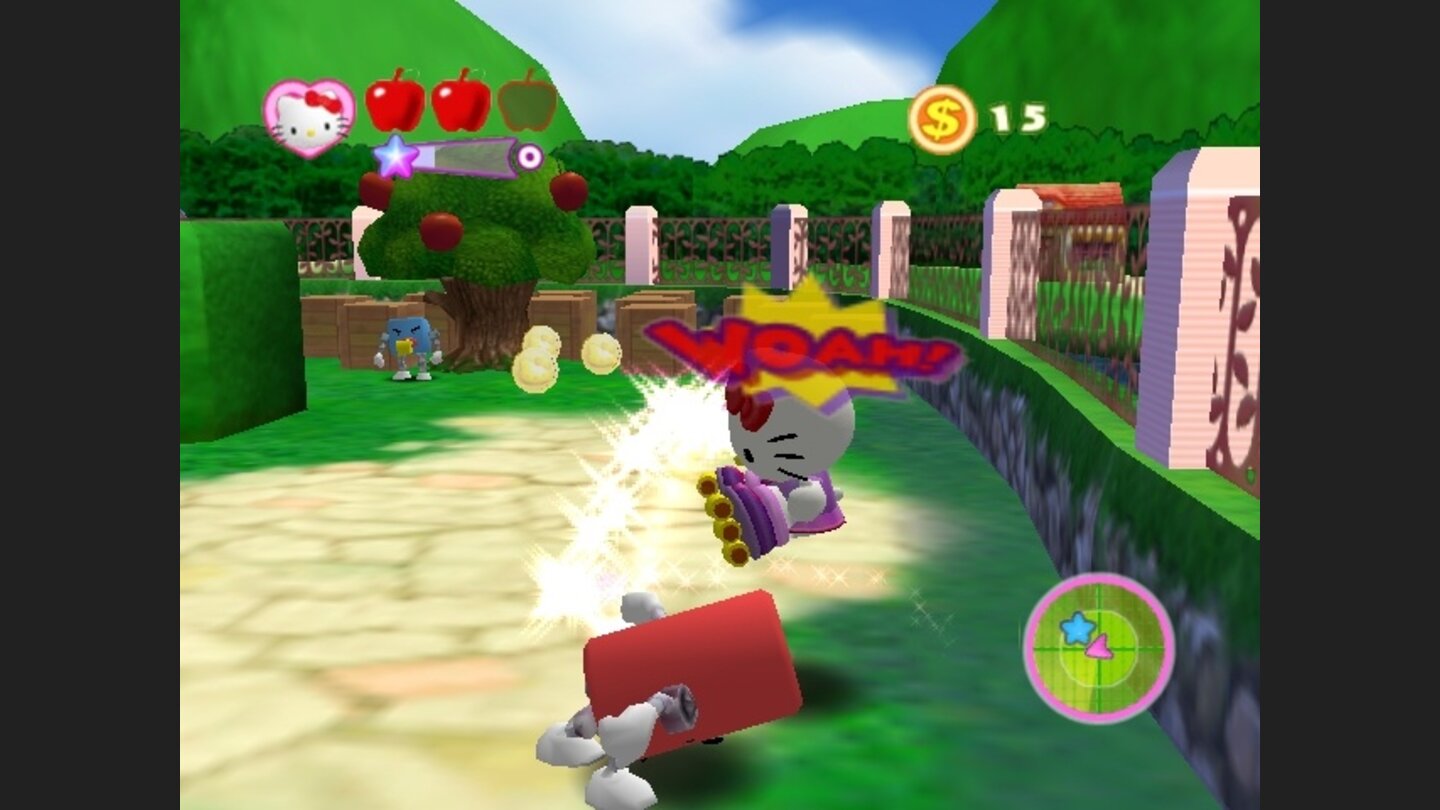Select the star icon on the power gauge
1440x810 pixels.
[x=399, y=156]
